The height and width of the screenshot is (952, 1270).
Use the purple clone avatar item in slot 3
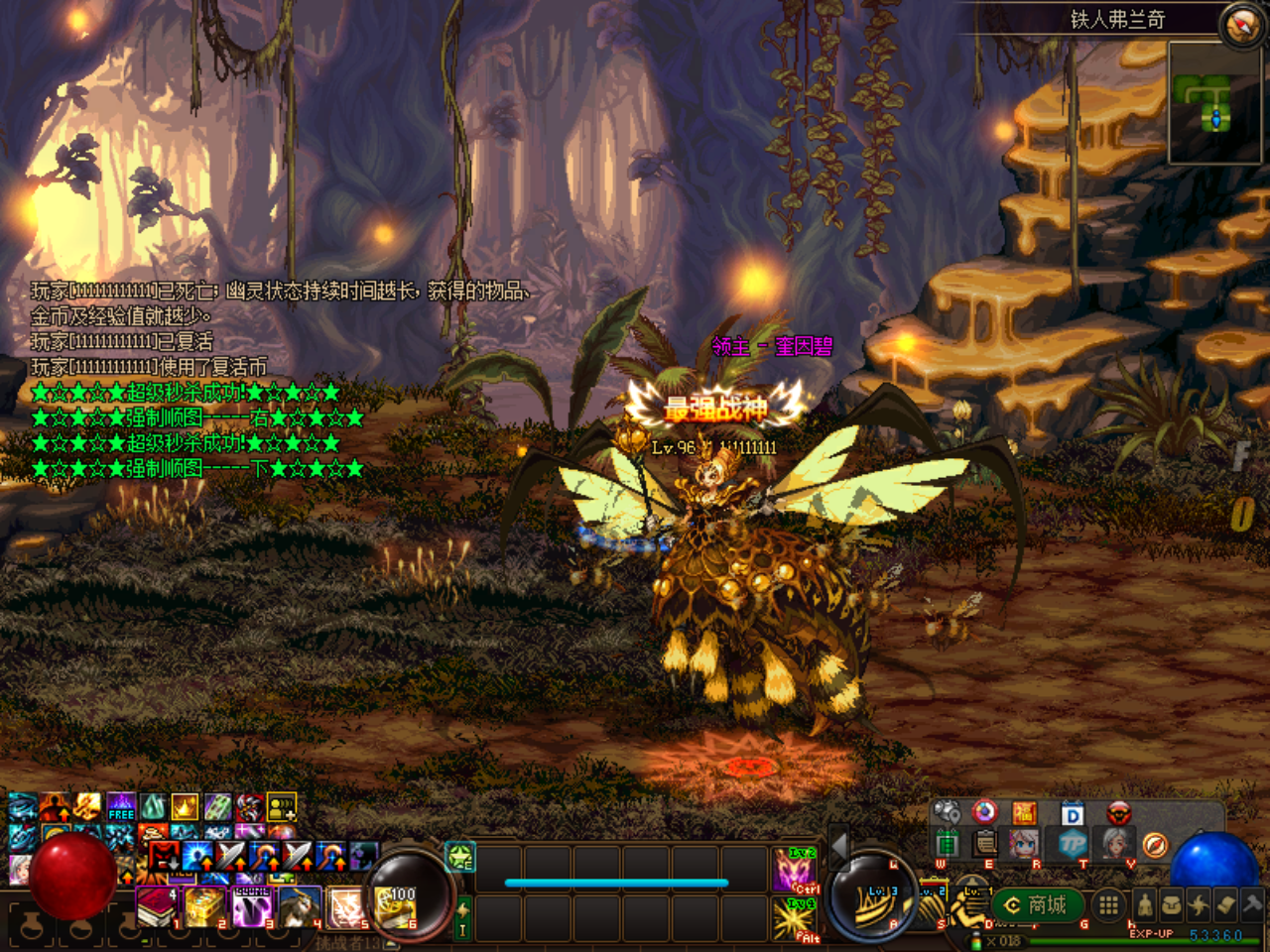tap(252, 906)
